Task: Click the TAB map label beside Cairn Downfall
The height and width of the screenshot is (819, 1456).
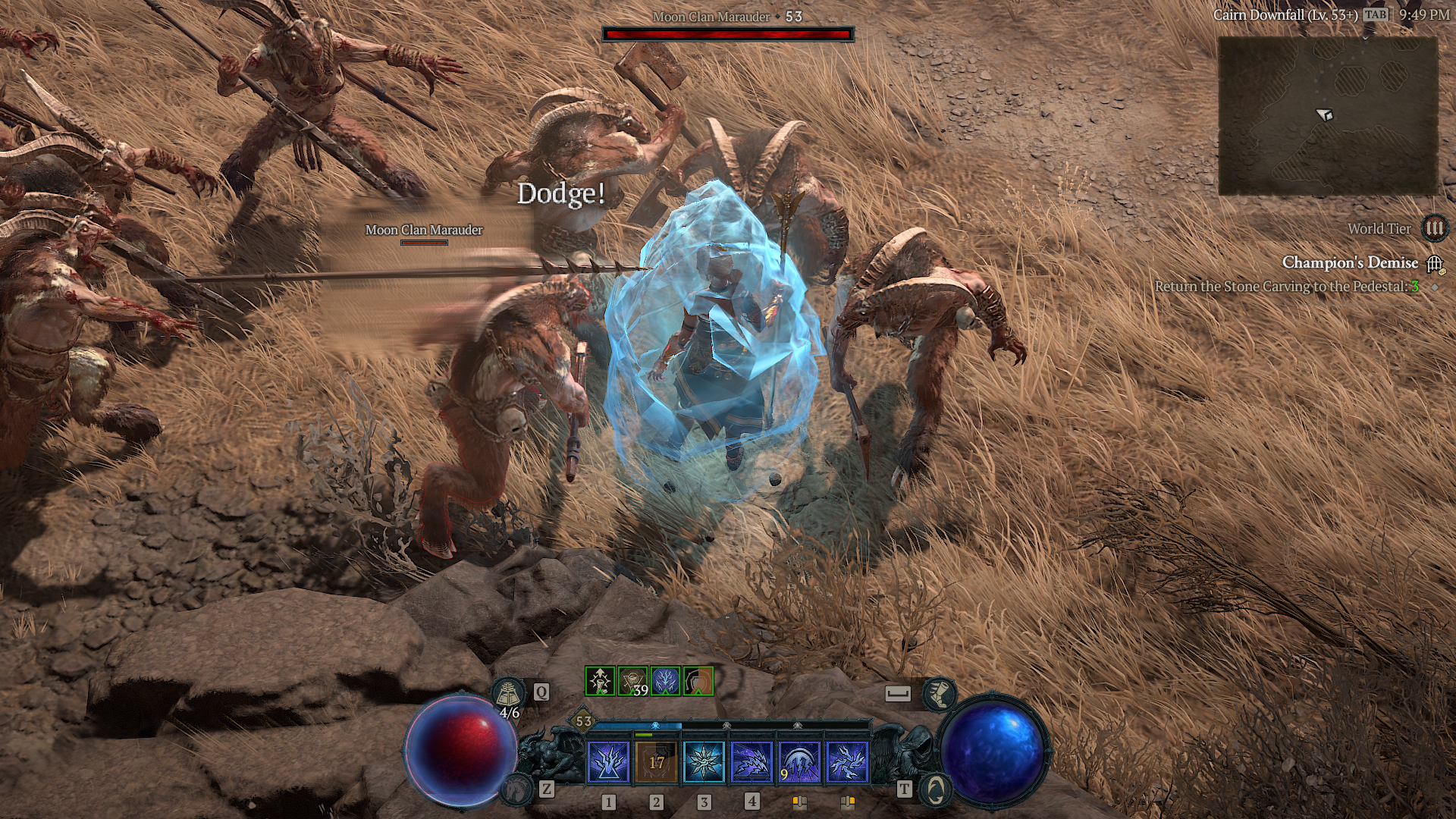Action: (x=1375, y=14)
